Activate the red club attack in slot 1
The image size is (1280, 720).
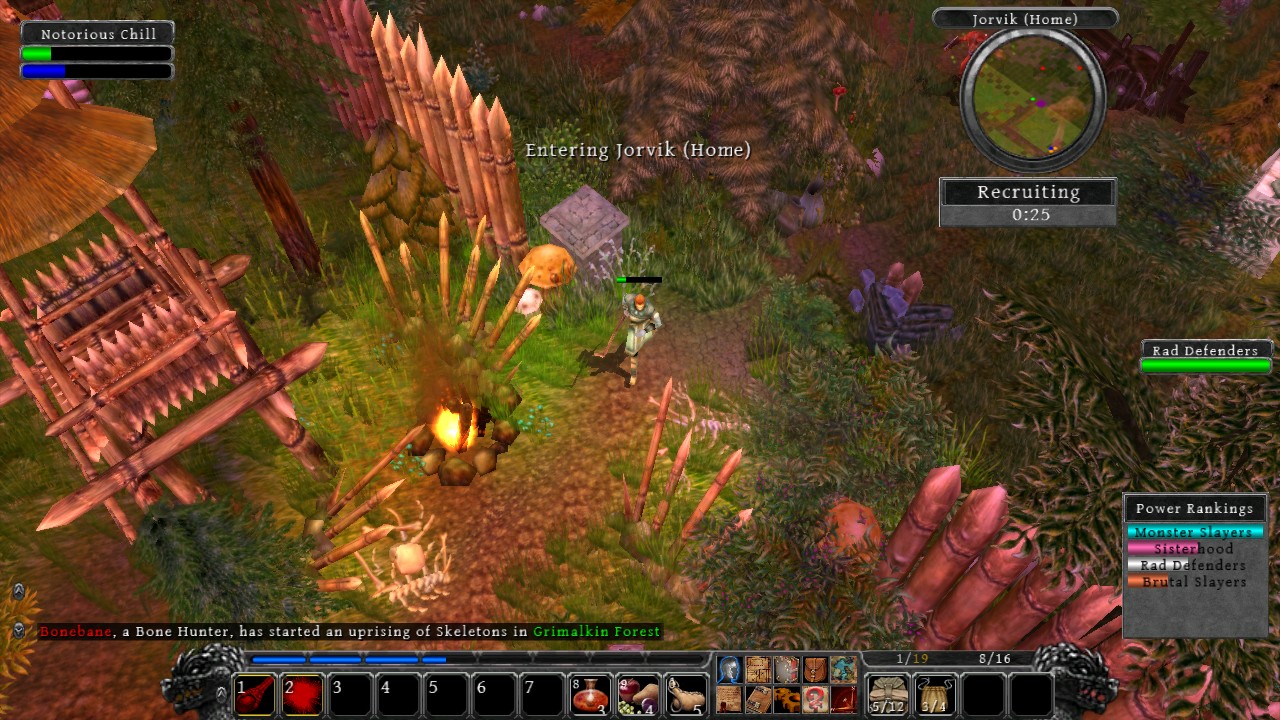click(x=255, y=695)
